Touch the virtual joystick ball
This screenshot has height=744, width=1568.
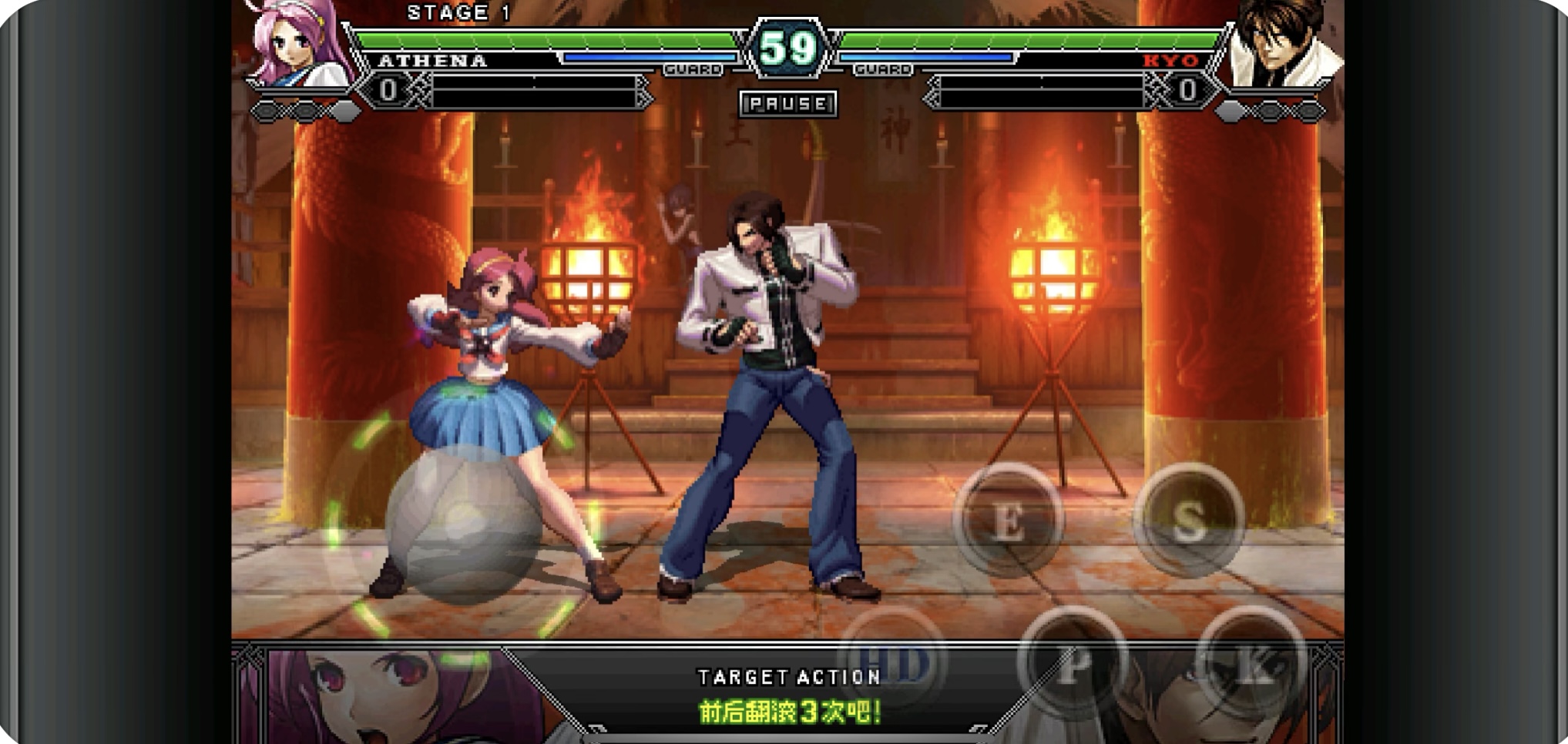click(462, 524)
